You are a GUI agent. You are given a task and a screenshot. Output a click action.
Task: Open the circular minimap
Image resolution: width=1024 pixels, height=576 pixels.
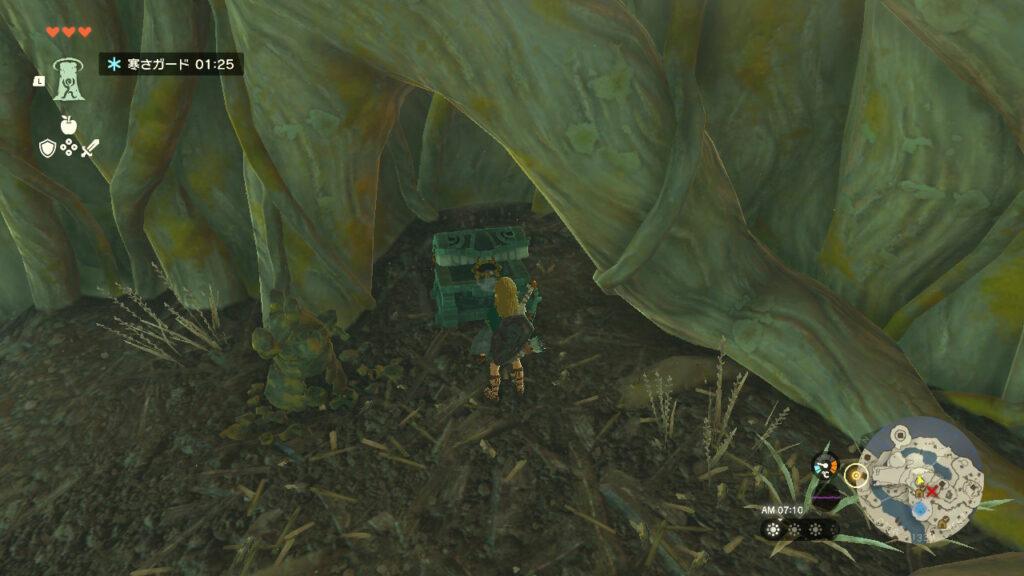tap(921, 480)
